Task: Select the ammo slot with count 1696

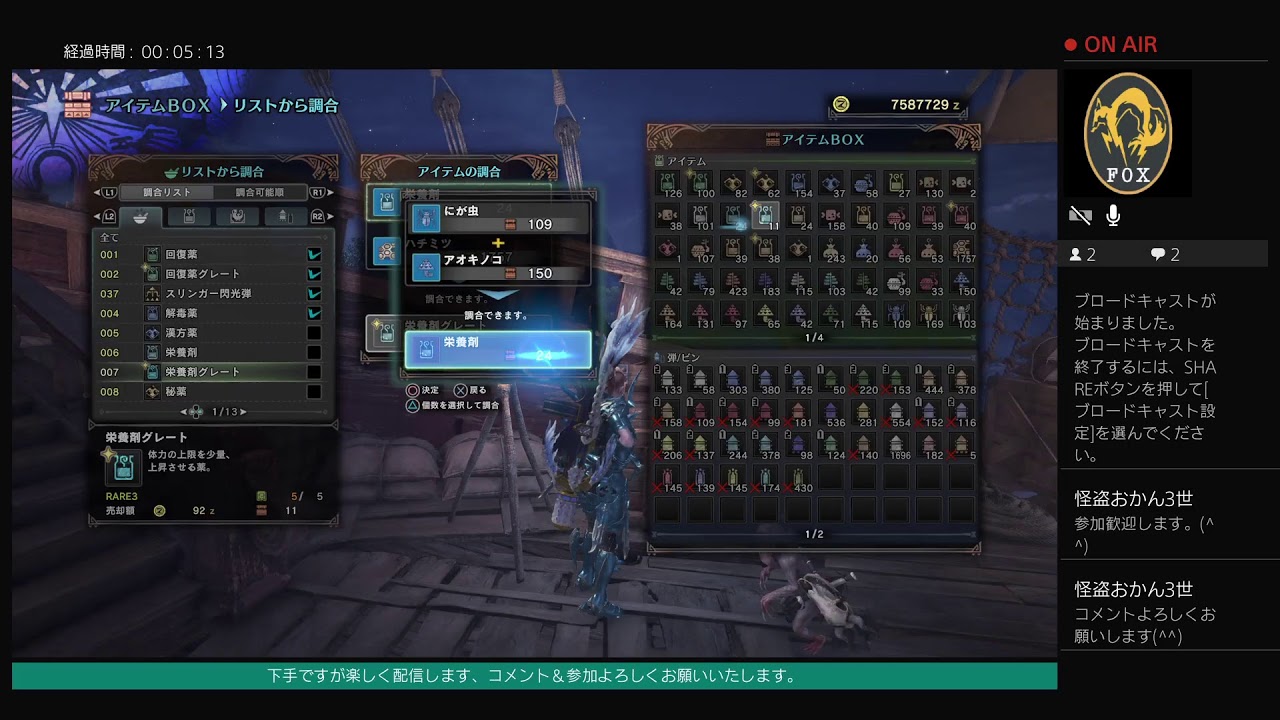Action: pyautogui.click(x=898, y=445)
